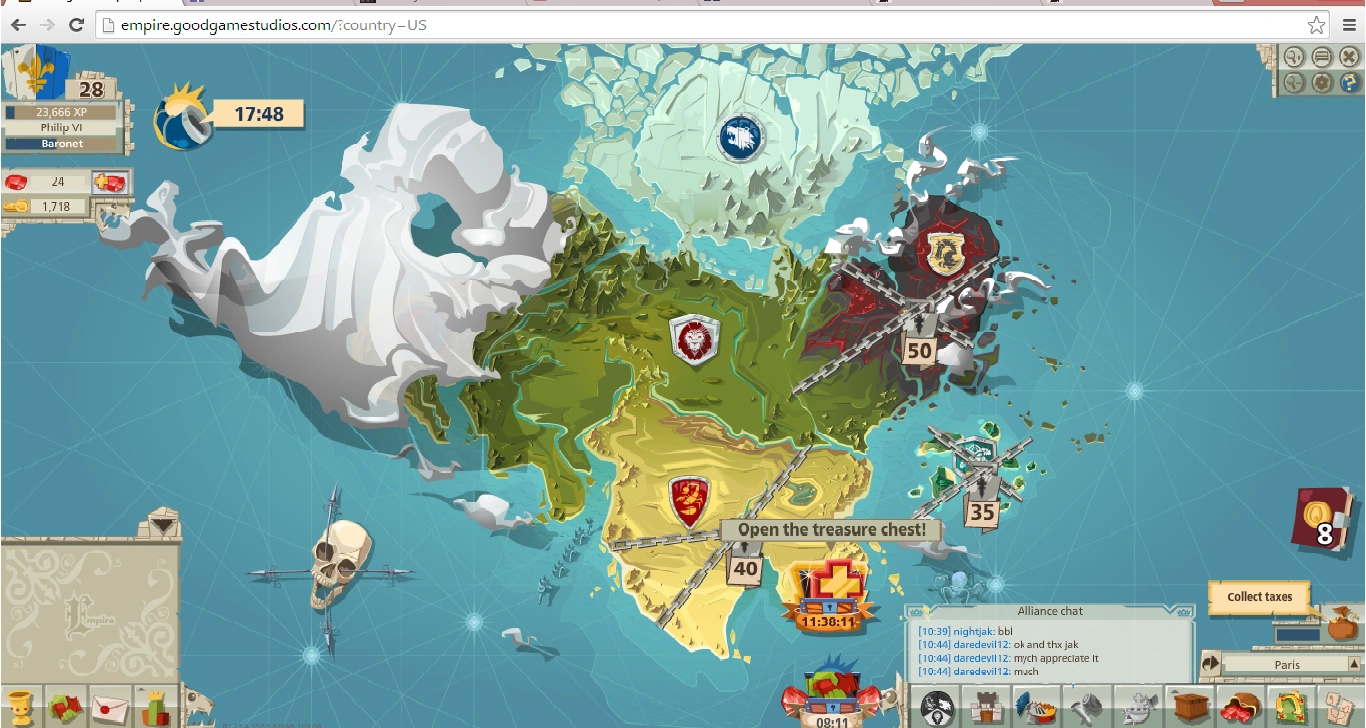Click the red lion kingdom shield emblem

click(694, 340)
